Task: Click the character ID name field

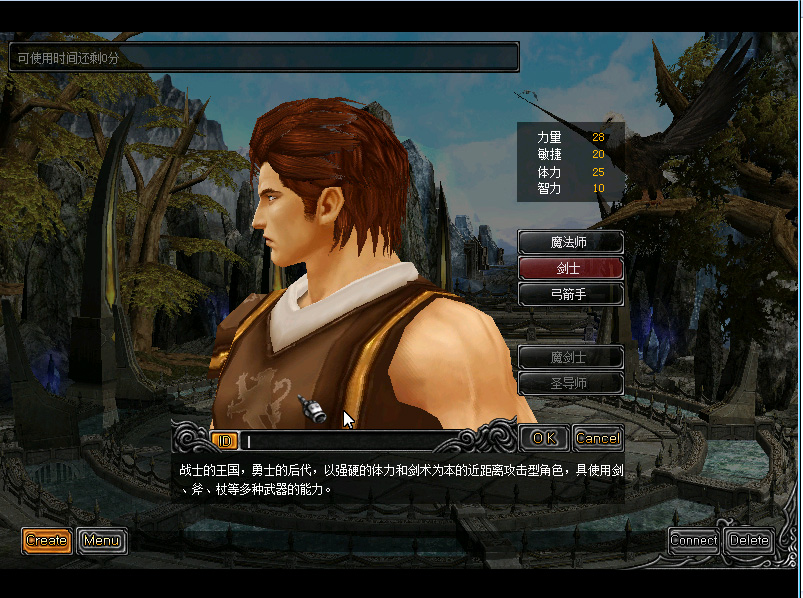Action: pyautogui.click(x=350, y=440)
